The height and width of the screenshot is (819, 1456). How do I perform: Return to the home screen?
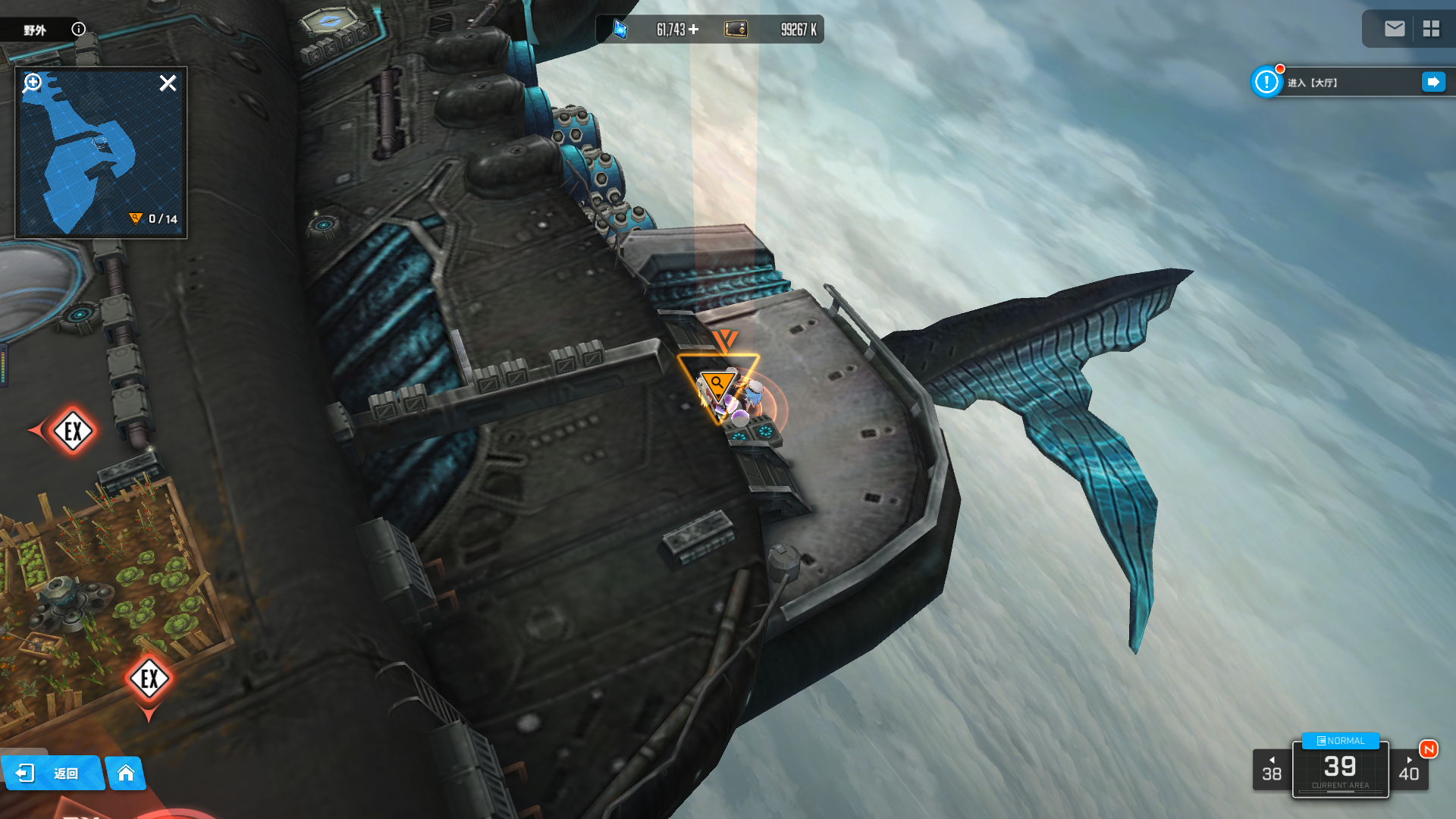pyautogui.click(x=126, y=773)
